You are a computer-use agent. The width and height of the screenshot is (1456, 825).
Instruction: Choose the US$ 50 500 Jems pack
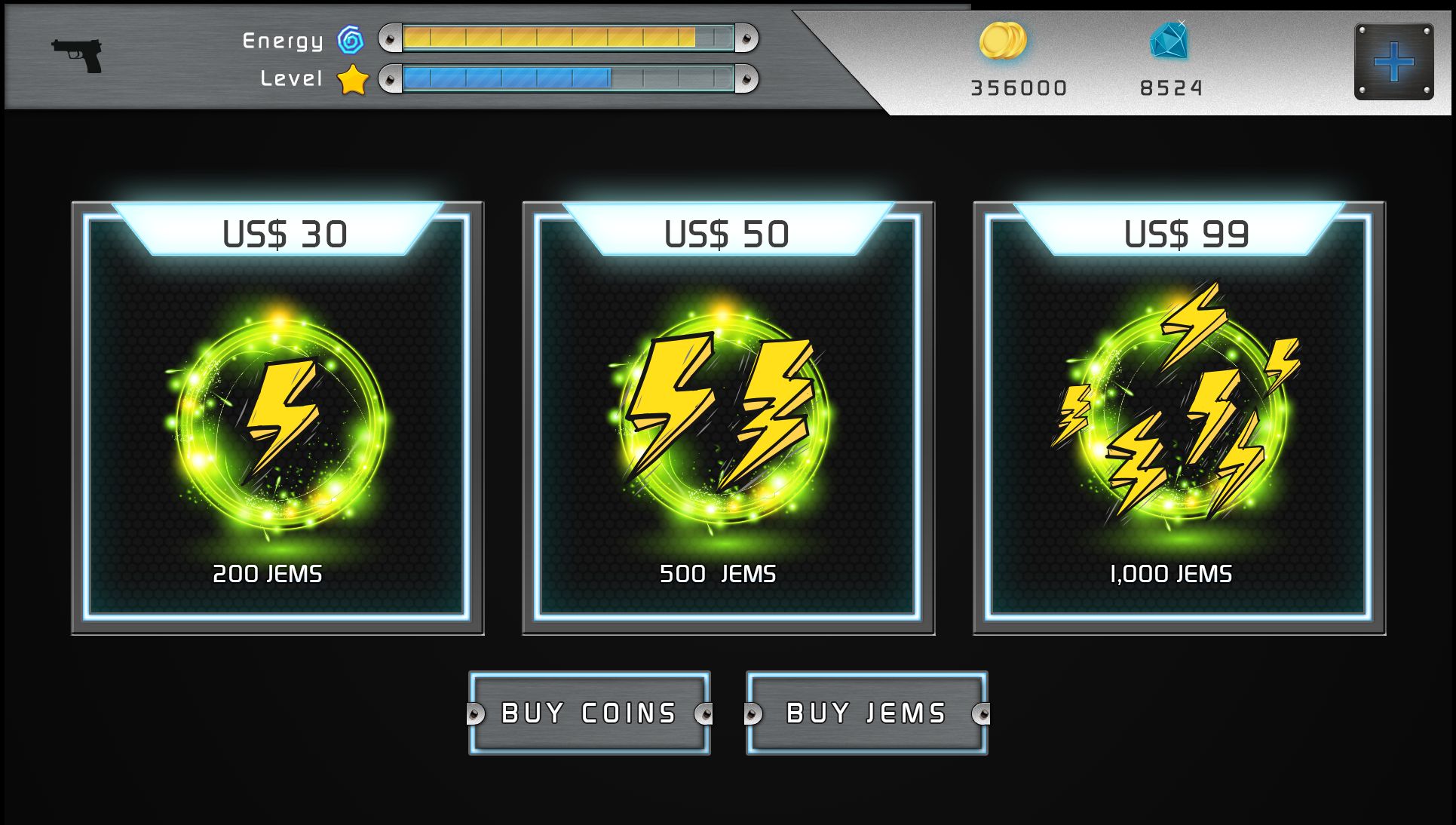pos(728,419)
